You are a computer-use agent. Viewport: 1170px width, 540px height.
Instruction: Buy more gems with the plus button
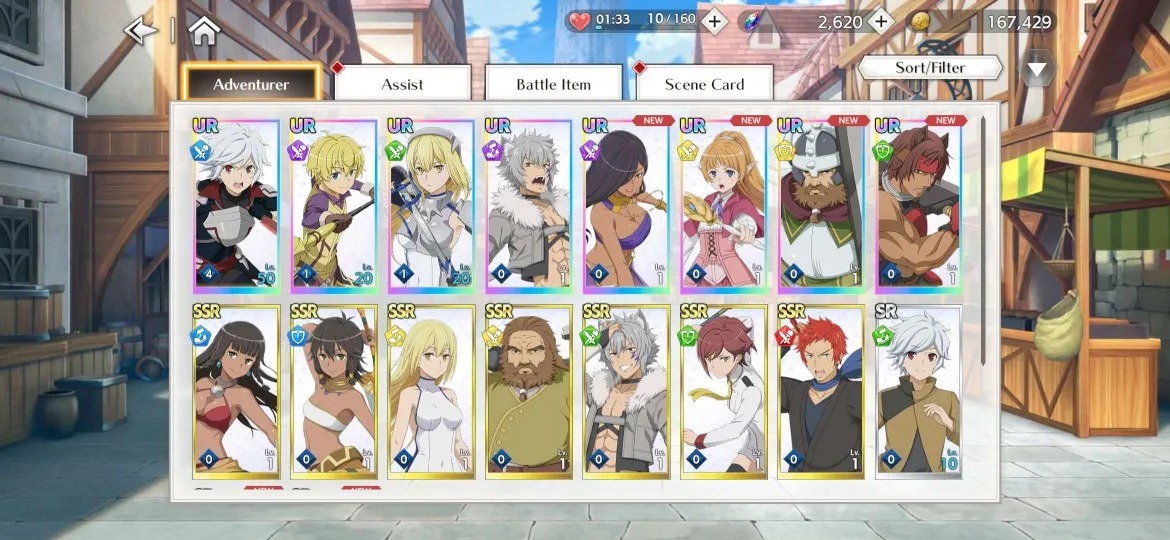pyautogui.click(x=880, y=21)
